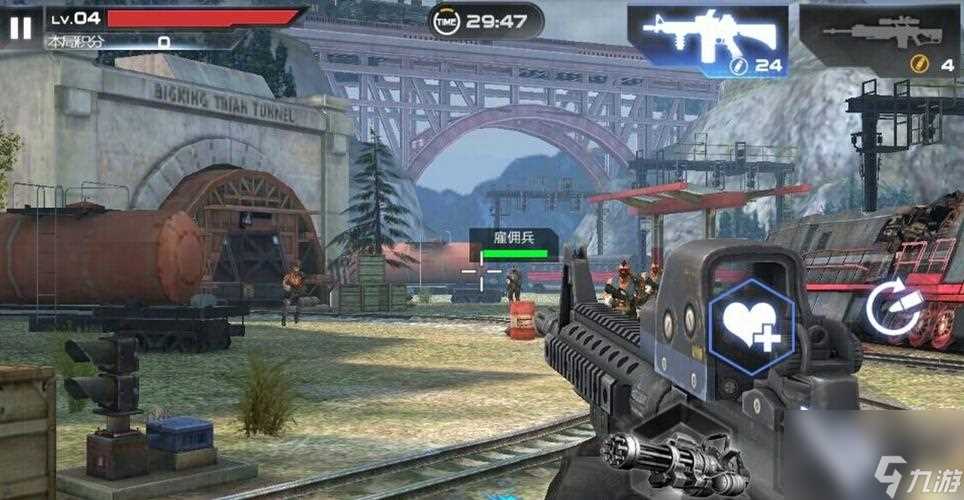Switch to the sniper rifle weapon slot
This screenshot has height=500, width=964.
click(x=879, y=40)
